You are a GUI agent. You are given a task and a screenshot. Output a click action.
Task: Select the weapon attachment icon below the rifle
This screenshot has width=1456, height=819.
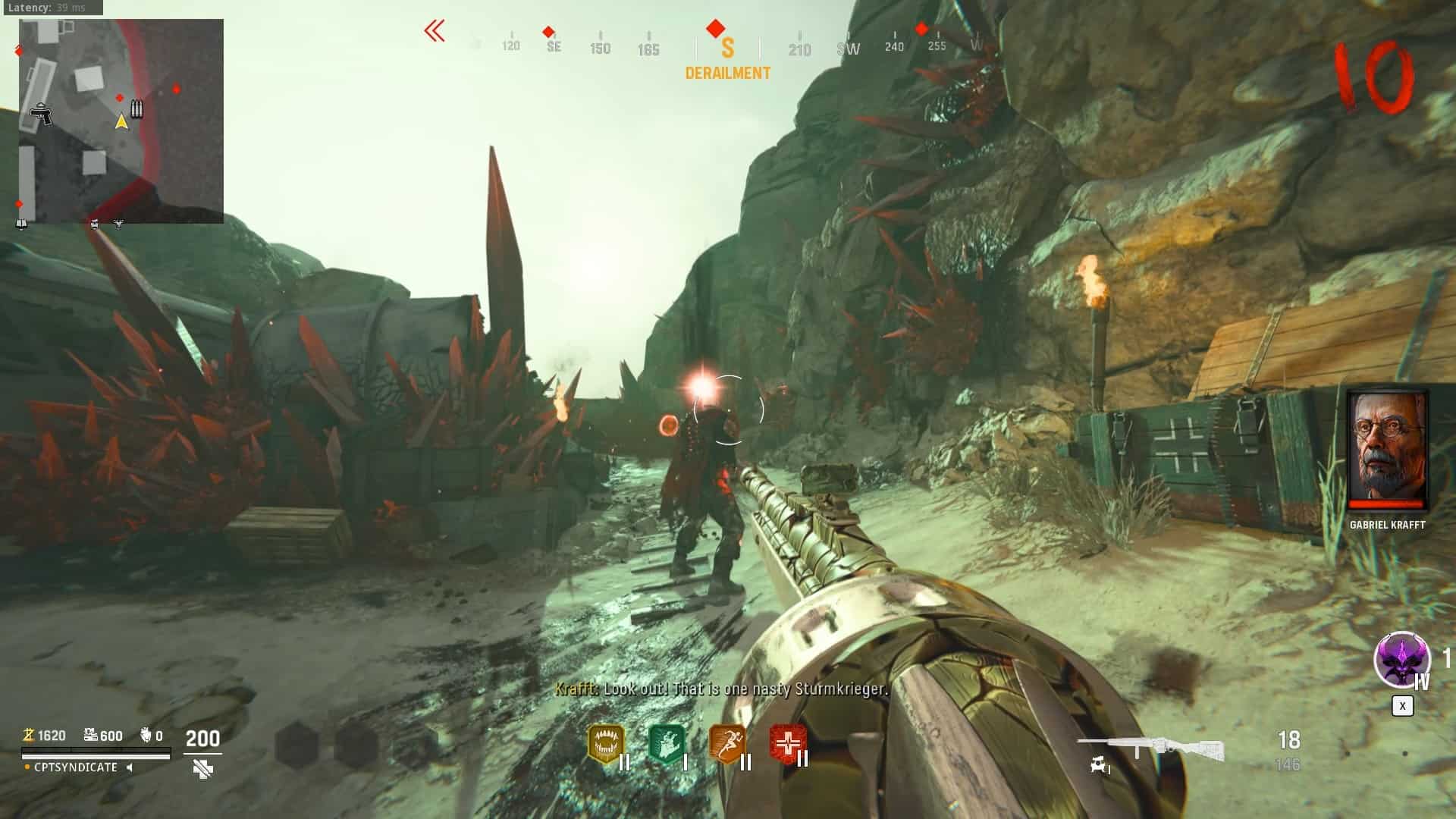click(x=1100, y=766)
